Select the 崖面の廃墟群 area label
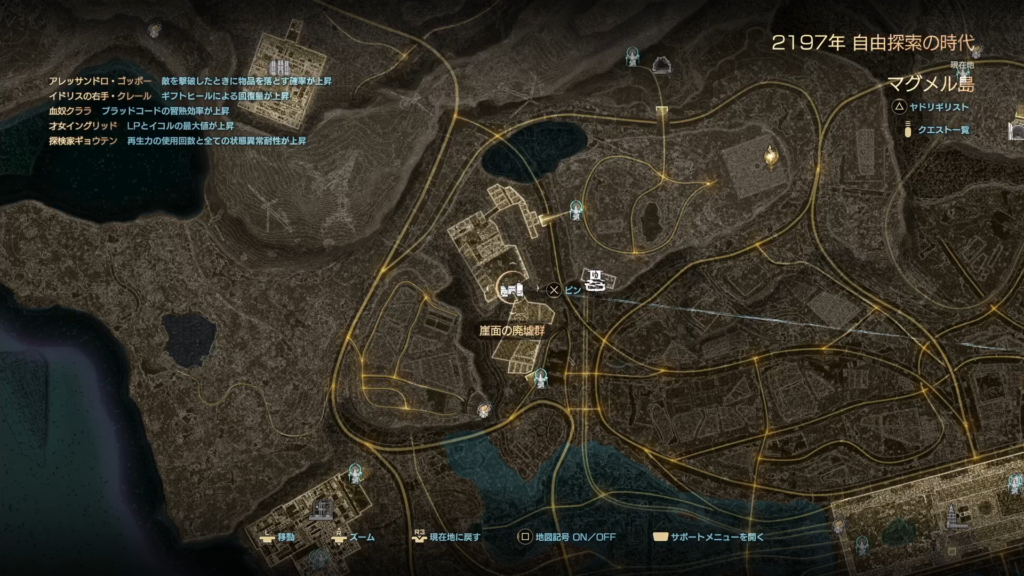Viewport: 1024px width, 576px height. point(510,330)
